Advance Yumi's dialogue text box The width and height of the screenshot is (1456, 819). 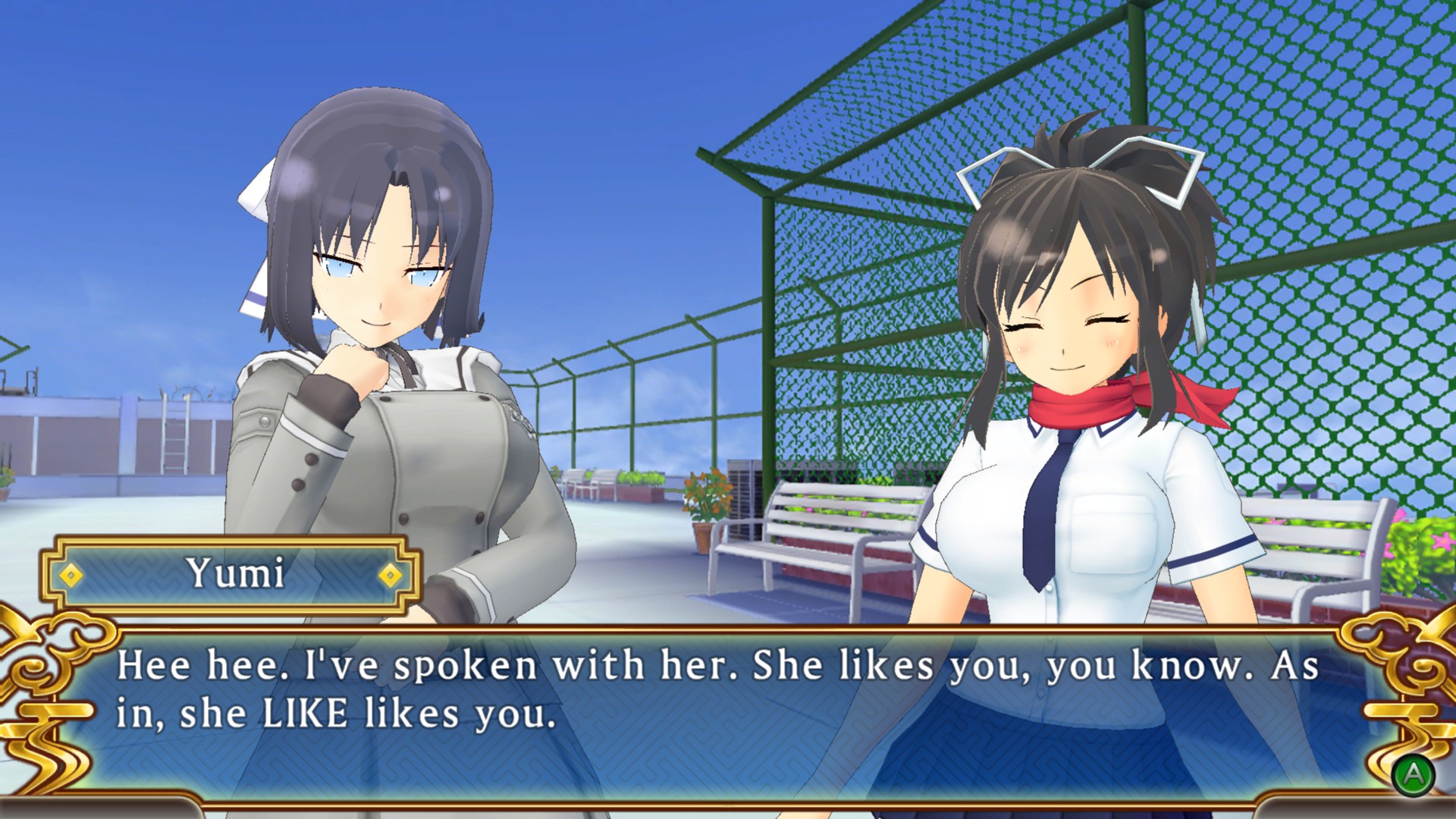click(x=1413, y=773)
